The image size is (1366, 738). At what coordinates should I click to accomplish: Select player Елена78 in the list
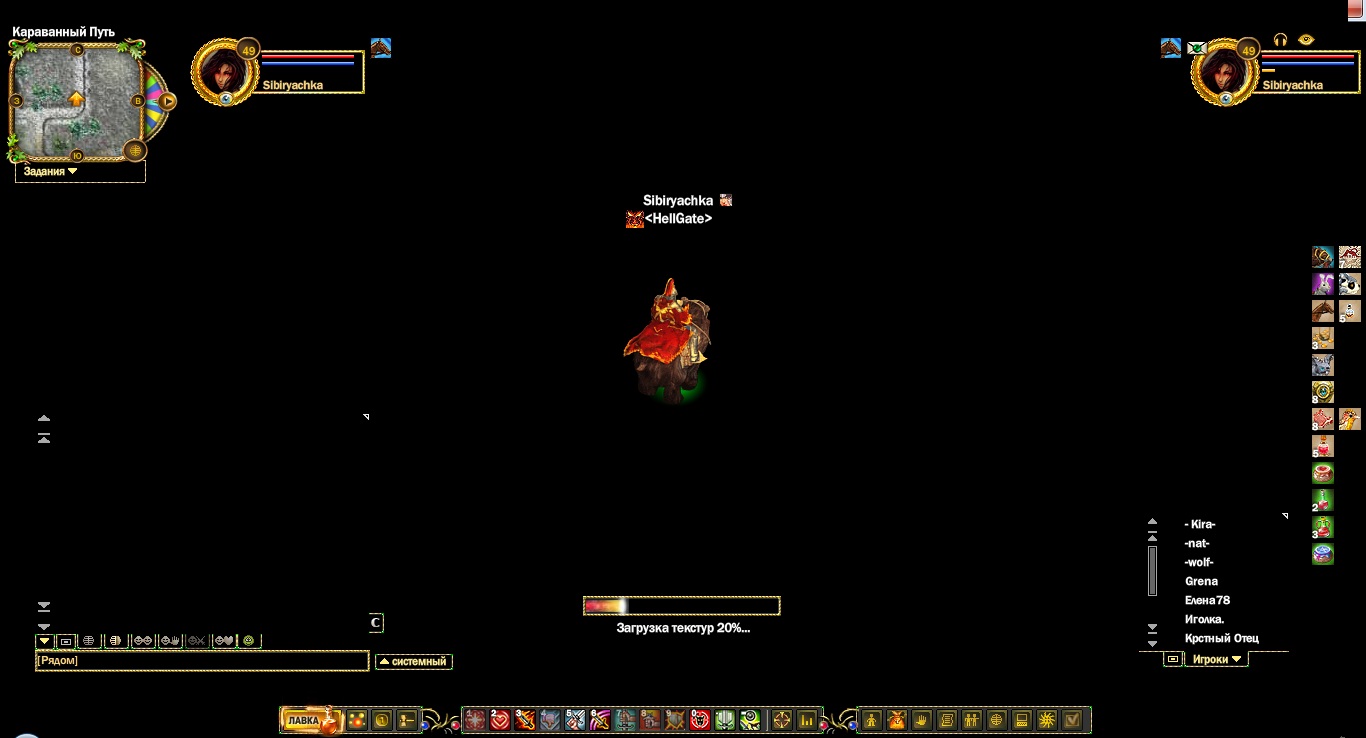tap(1207, 600)
